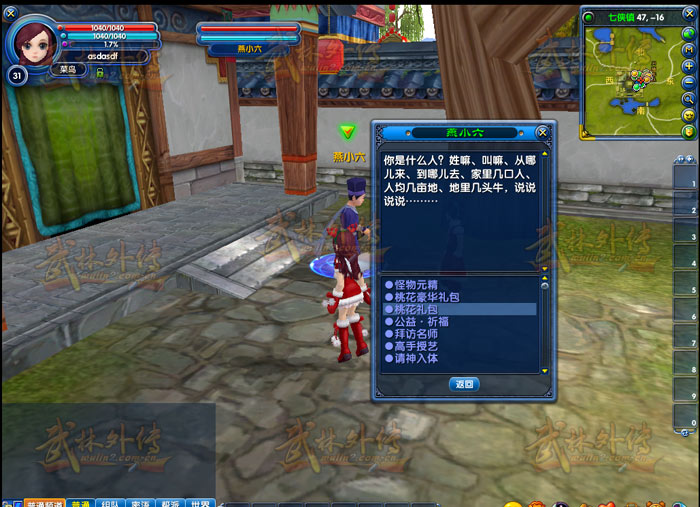Zoom in the minimap with the plus button
This screenshot has height=507, width=700.
point(688,66)
